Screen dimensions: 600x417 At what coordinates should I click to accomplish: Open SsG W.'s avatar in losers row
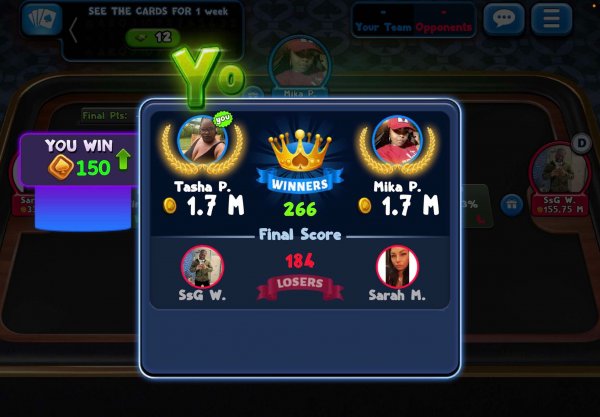[x=203, y=267]
